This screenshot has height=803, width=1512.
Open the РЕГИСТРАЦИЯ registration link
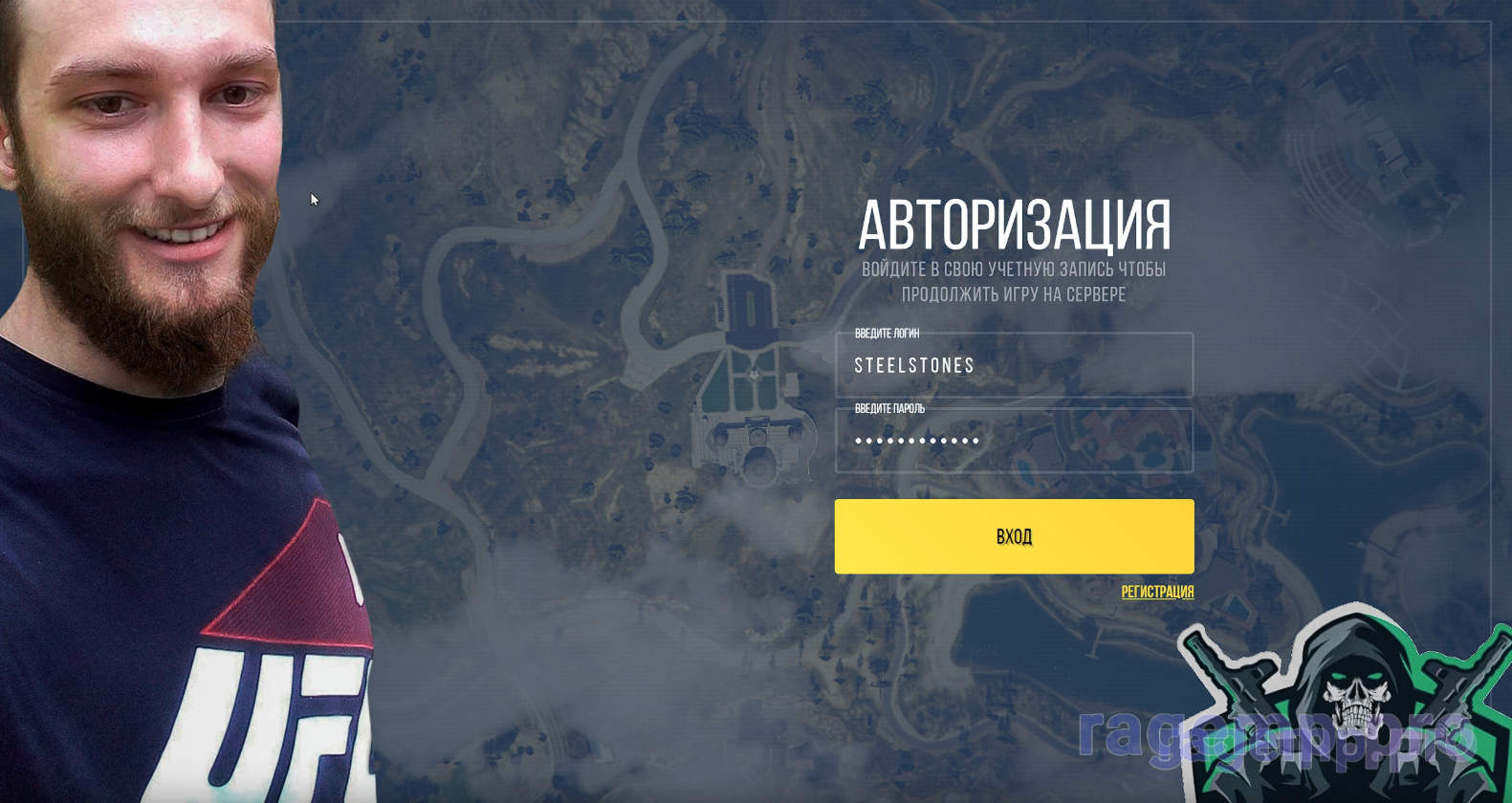1158,592
